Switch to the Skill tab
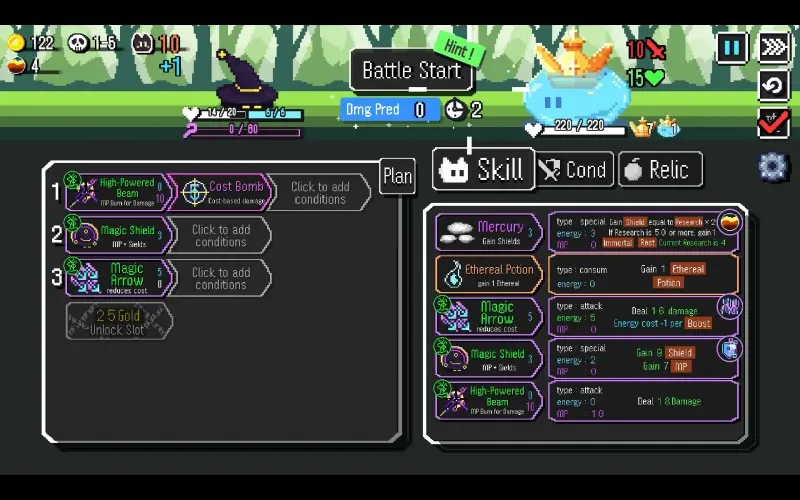The width and height of the screenshot is (800, 500). pos(482,170)
